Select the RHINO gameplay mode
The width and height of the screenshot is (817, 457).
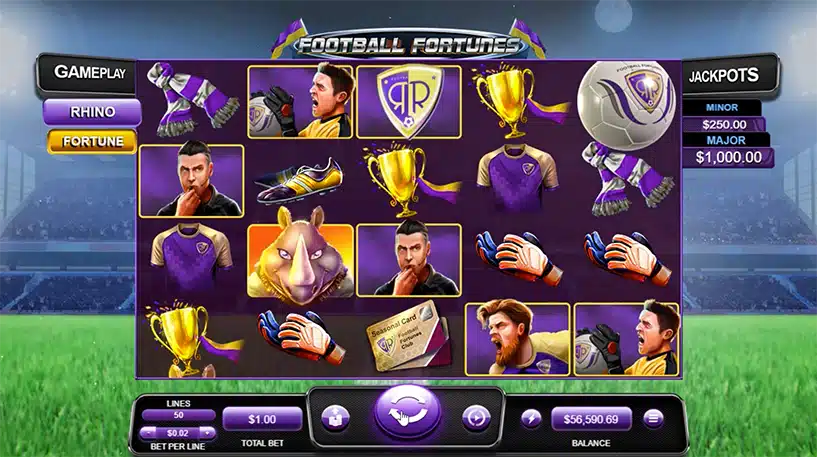(91, 112)
